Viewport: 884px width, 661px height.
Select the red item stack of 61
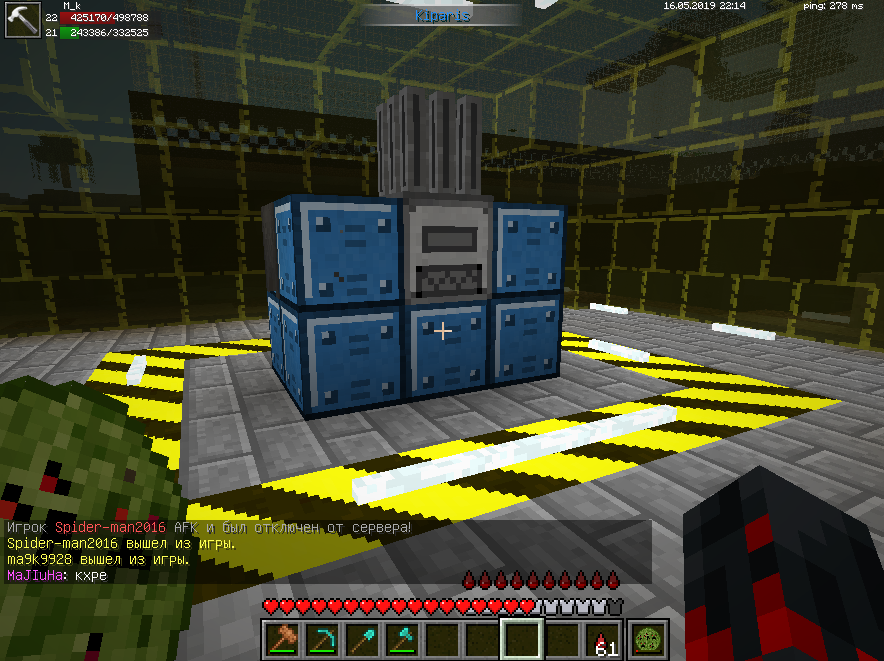tap(602, 638)
